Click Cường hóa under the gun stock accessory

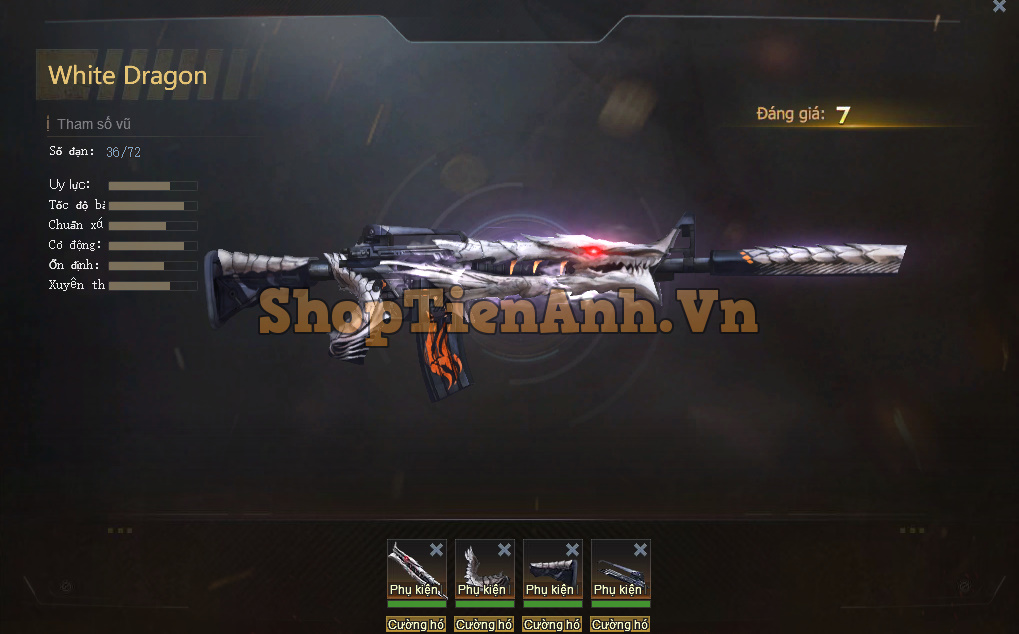click(x=552, y=625)
